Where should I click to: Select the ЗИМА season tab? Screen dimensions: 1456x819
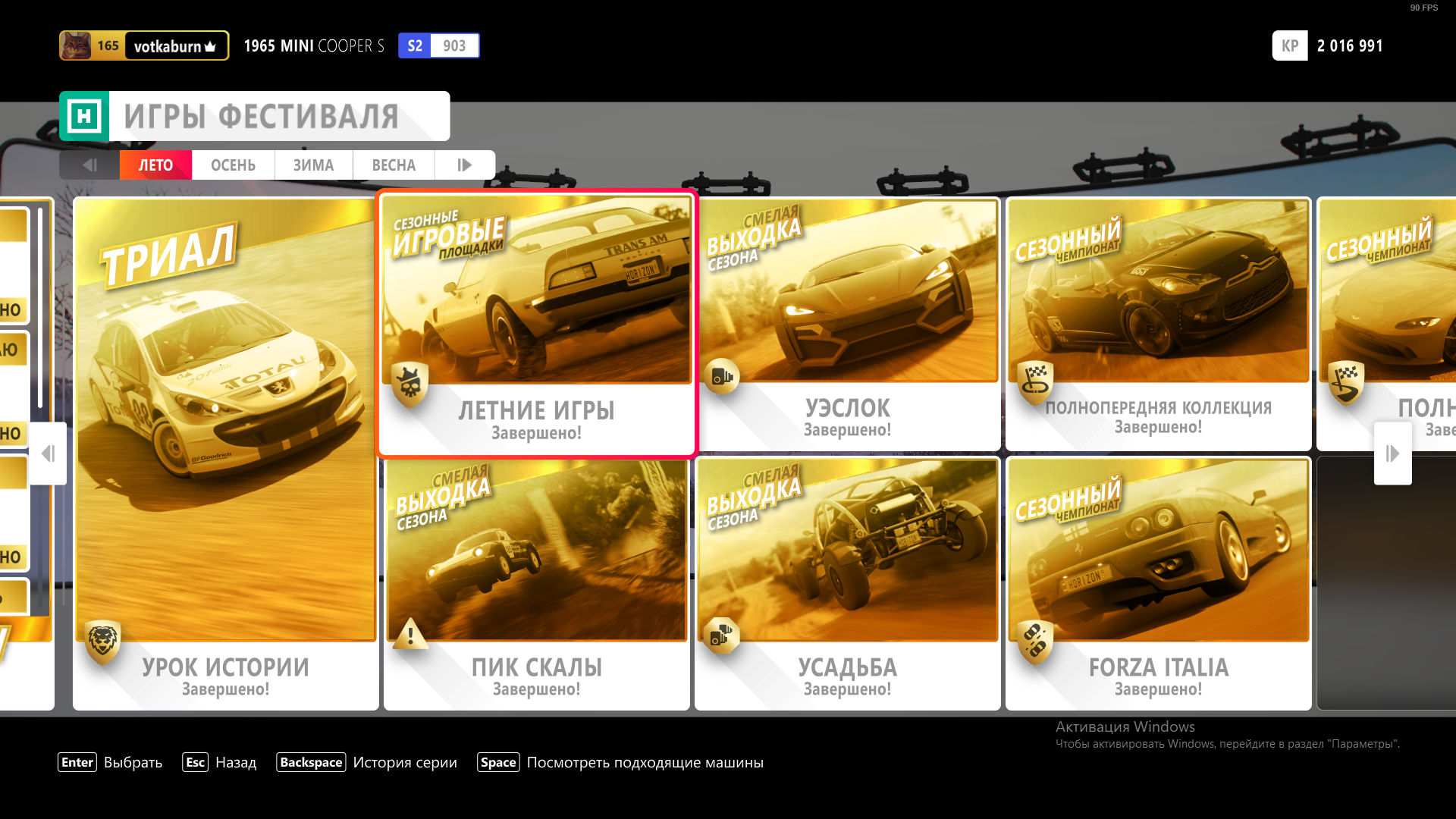[x=313, y=165]
